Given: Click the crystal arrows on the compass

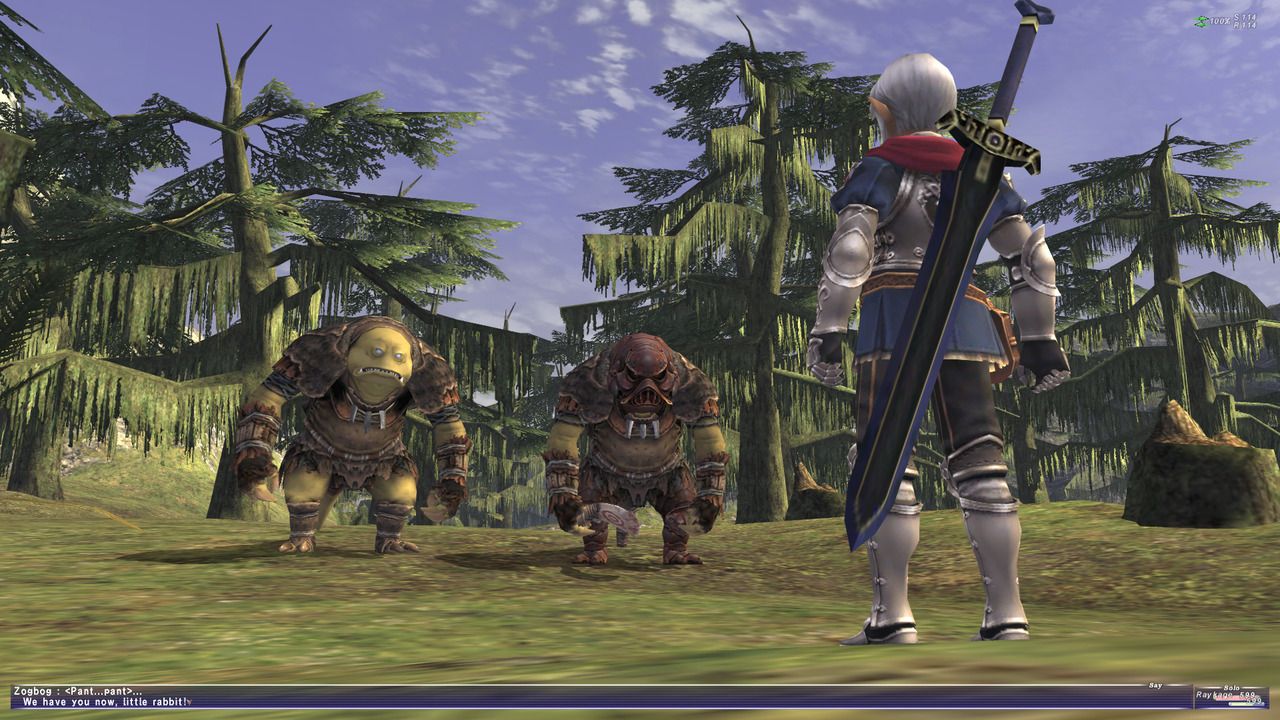Looking at the screenshot, I should (x=1201, y=22).
